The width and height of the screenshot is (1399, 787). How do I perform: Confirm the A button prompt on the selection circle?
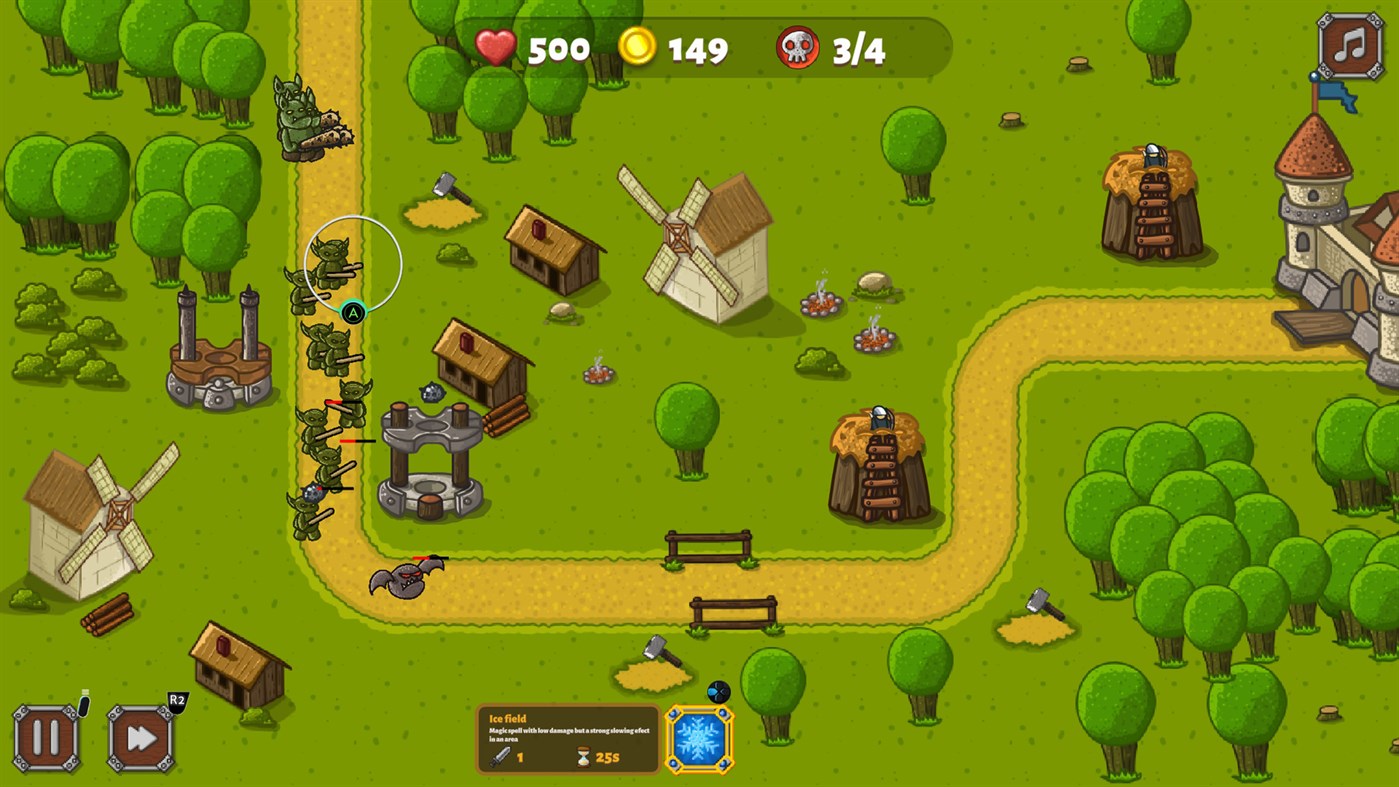click(352, 313)
